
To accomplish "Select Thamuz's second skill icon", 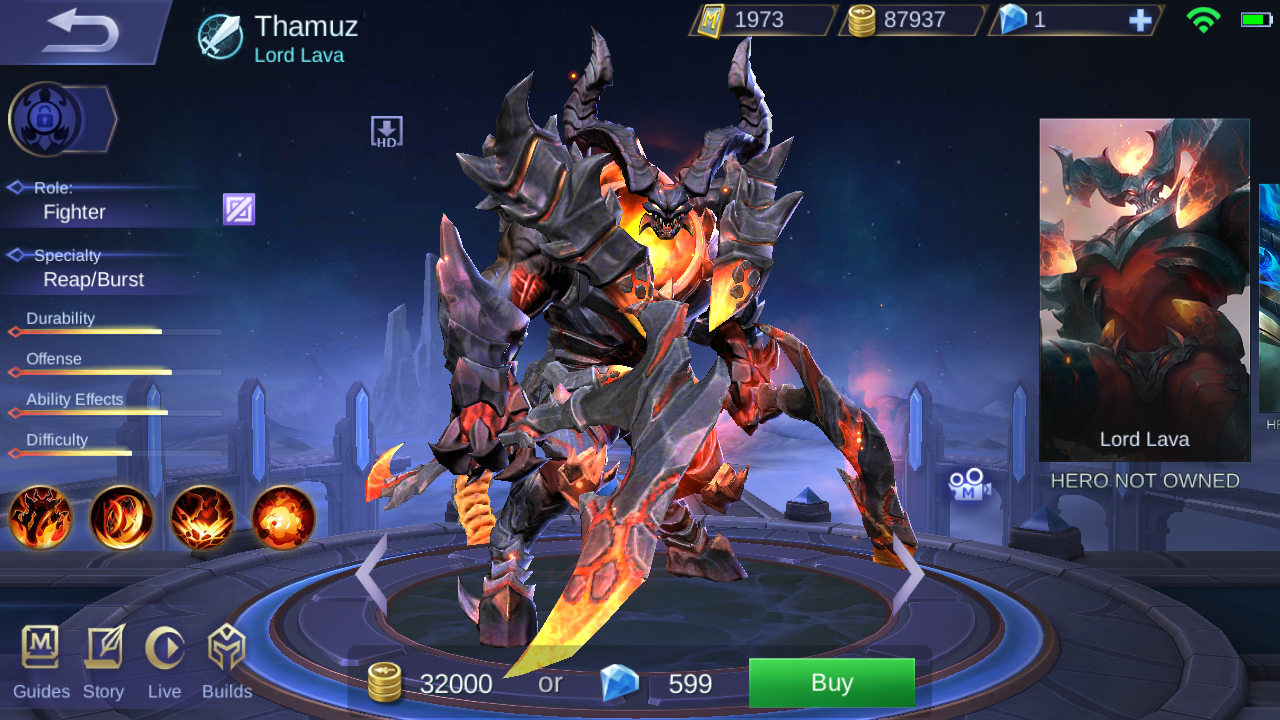I will pyautogui.click(x=121, y=519).
